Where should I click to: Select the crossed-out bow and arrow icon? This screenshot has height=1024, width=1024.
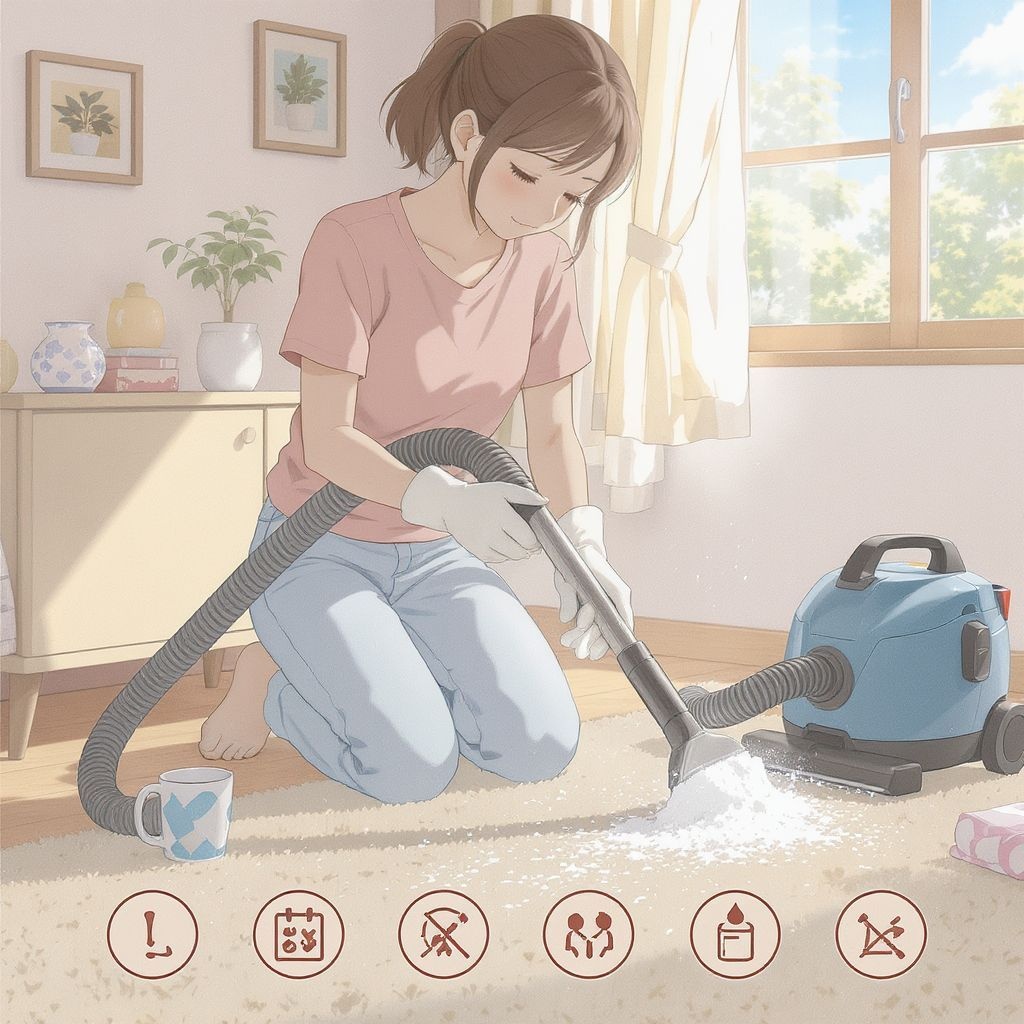coord(881,934)
